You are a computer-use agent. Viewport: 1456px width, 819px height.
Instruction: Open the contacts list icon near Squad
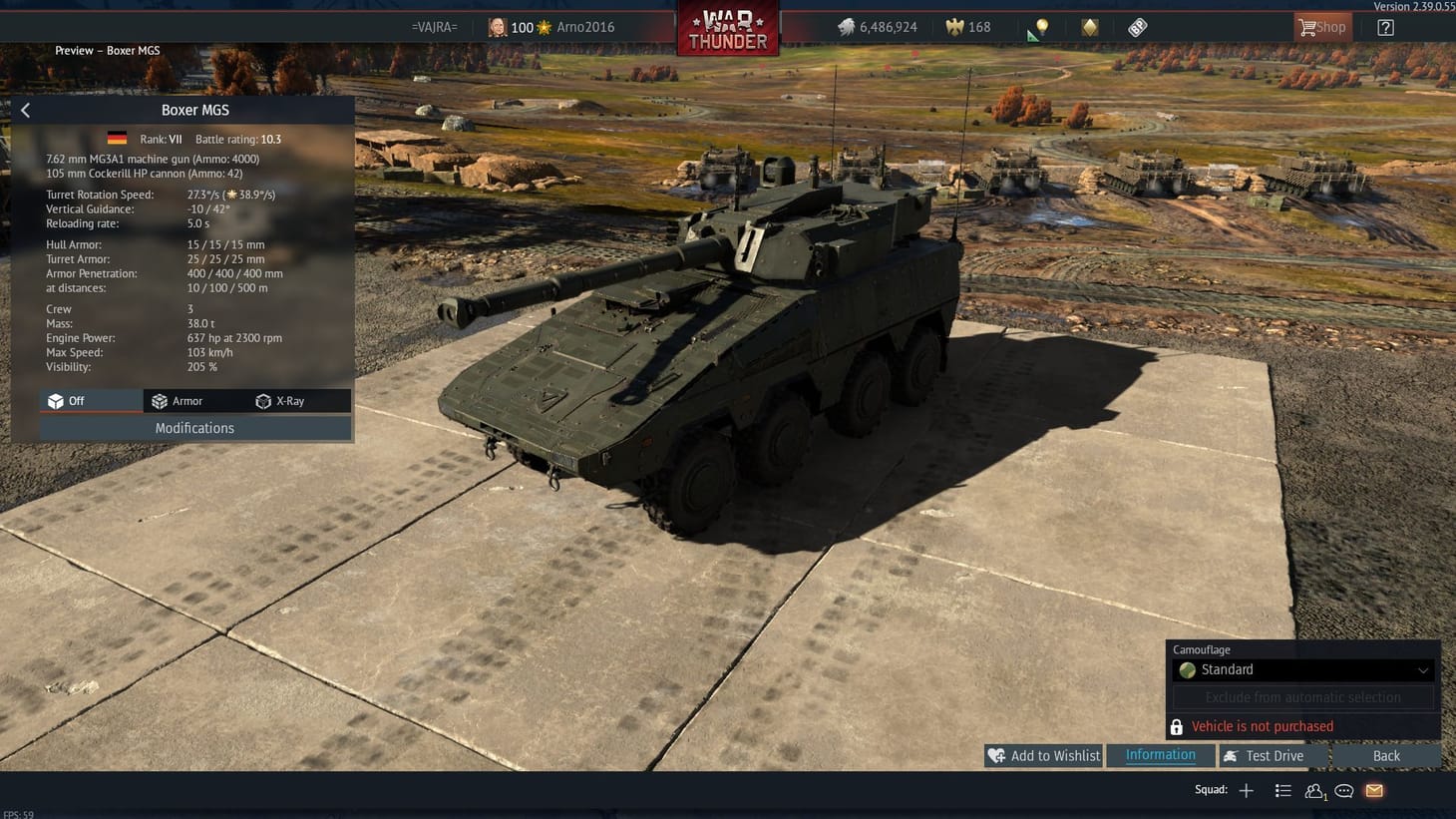[x=1314, y=790]
